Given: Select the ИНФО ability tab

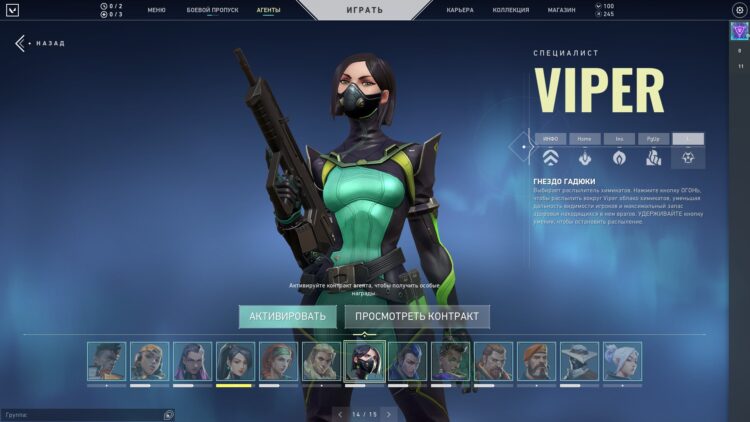Looking at the screenshot, I should coord(550,139).
